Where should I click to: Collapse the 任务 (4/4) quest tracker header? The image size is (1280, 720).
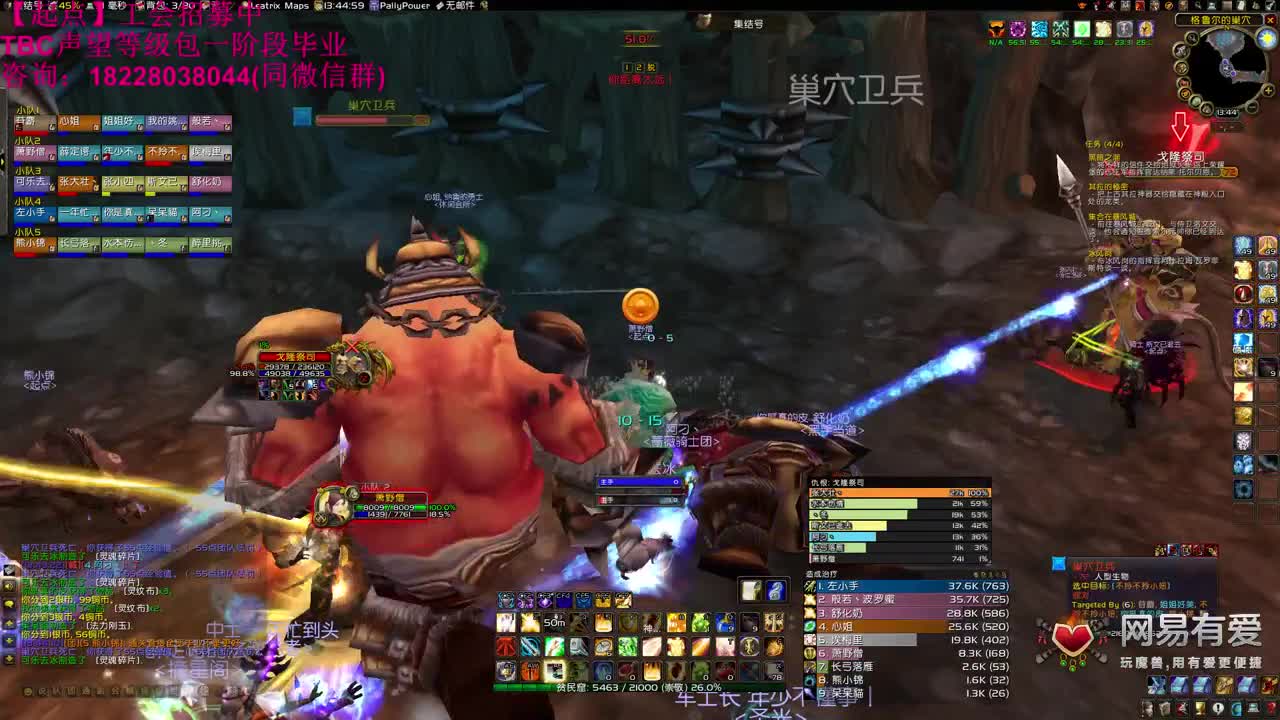tap(1105, 144)
